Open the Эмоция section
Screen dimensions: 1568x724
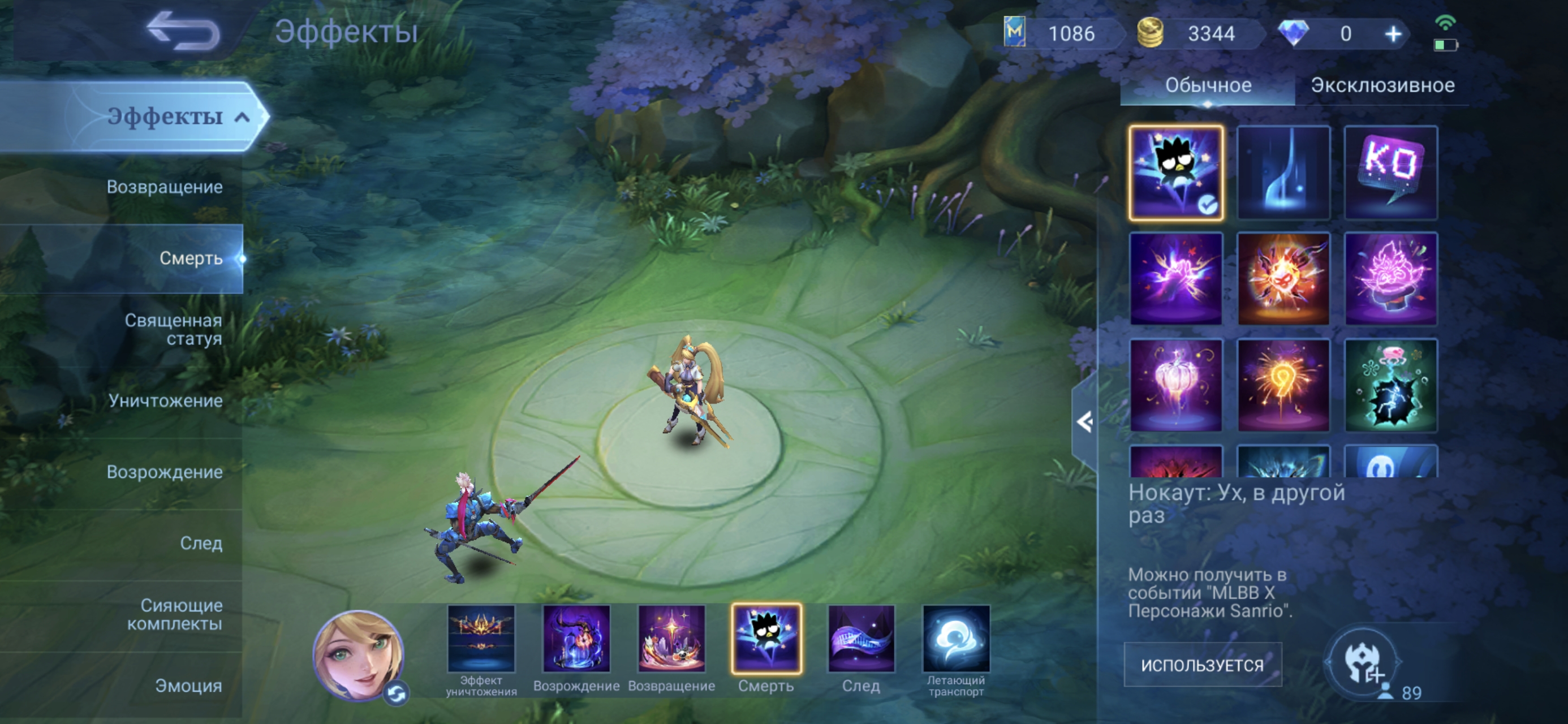pos(188,686)
